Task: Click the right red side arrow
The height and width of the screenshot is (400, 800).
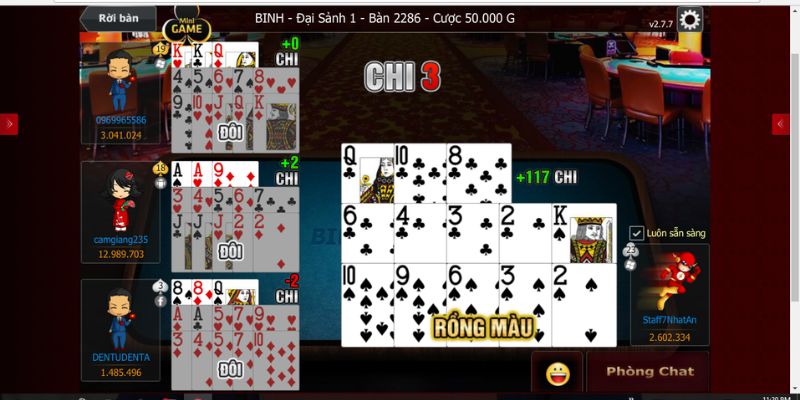Action: (x=781, y=124)
